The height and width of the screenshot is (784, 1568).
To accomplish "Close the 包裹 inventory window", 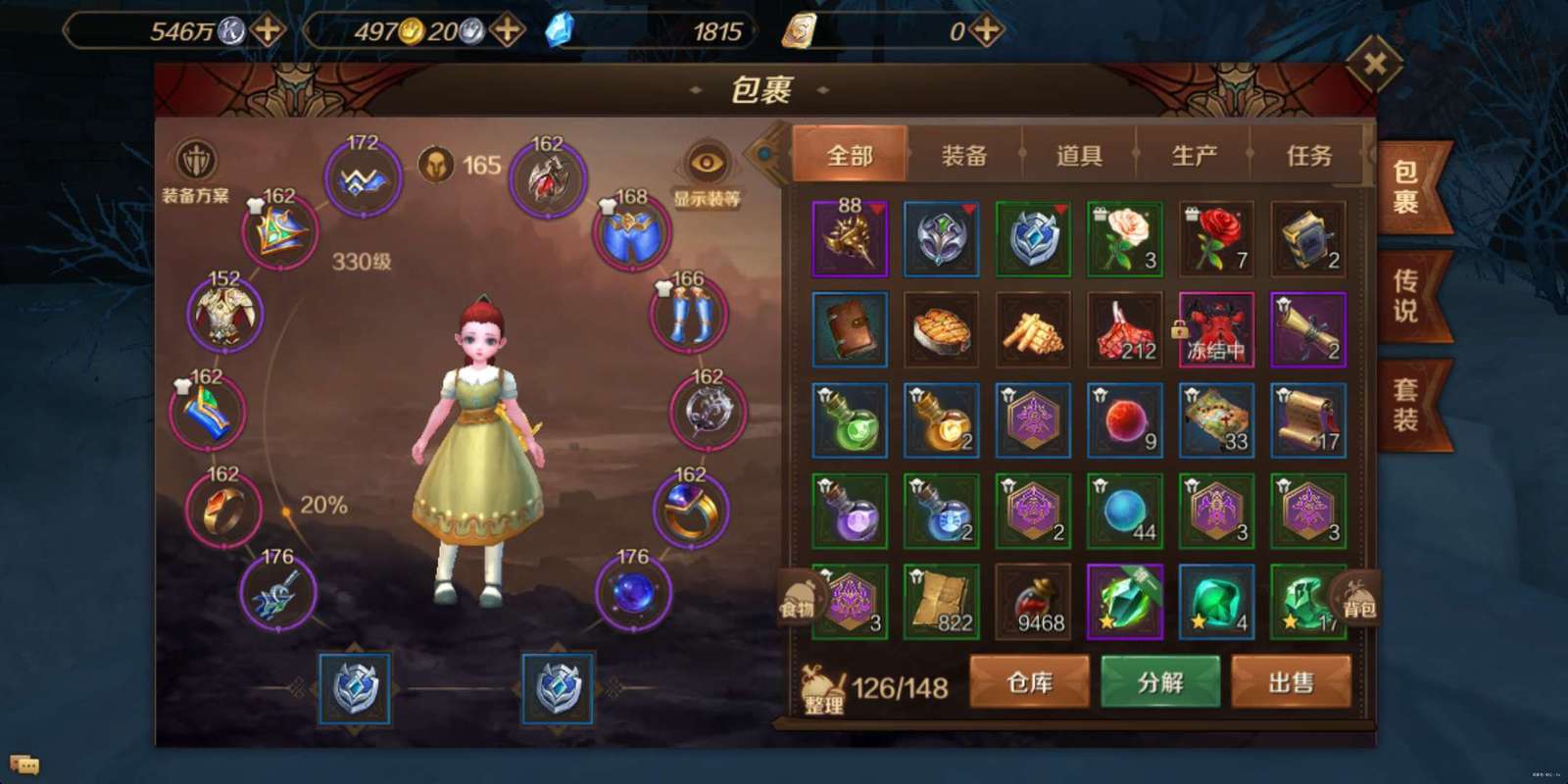I will point(1374,65).
